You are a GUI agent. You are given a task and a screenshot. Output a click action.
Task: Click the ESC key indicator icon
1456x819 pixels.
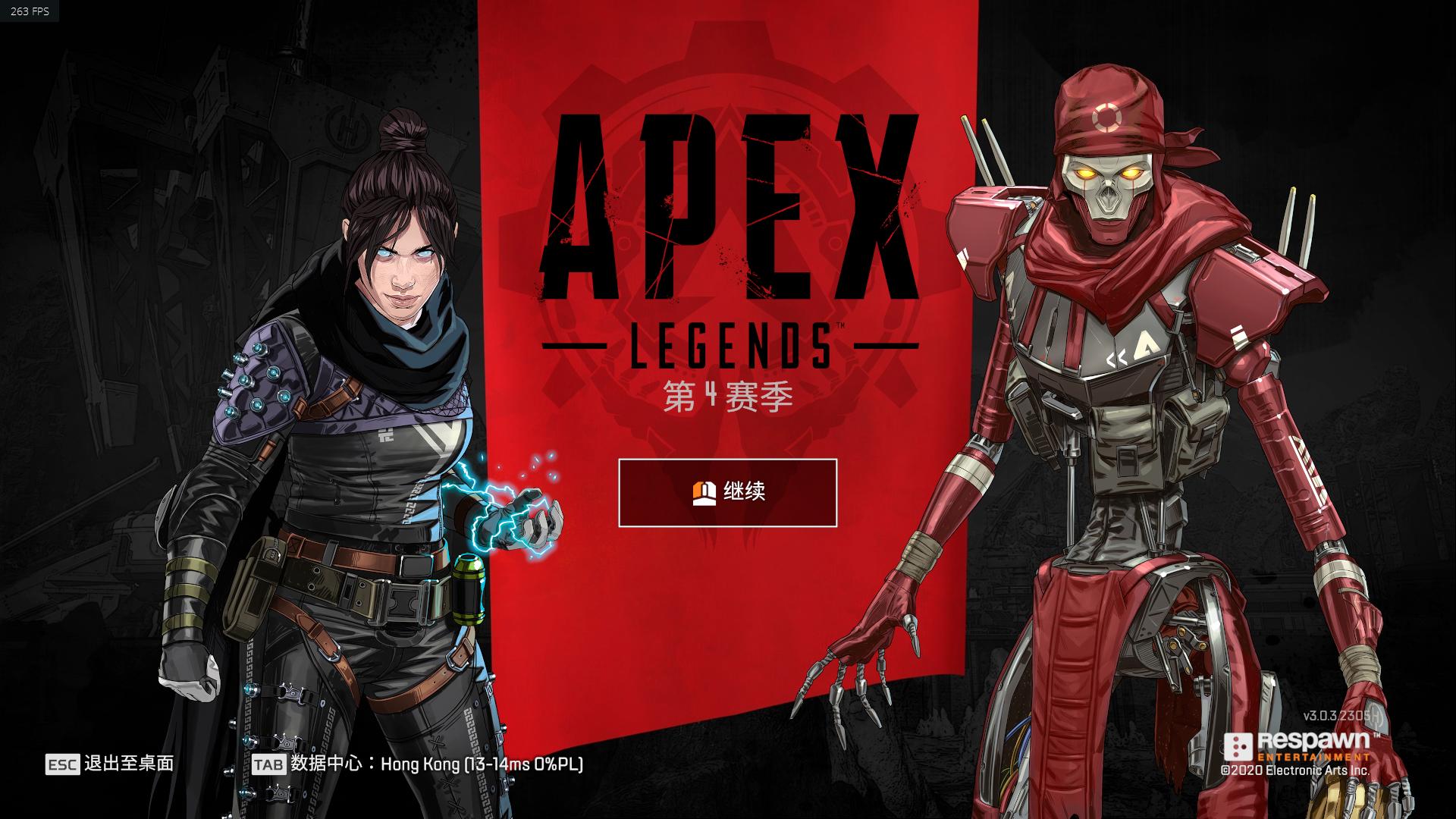pos(64,765)
